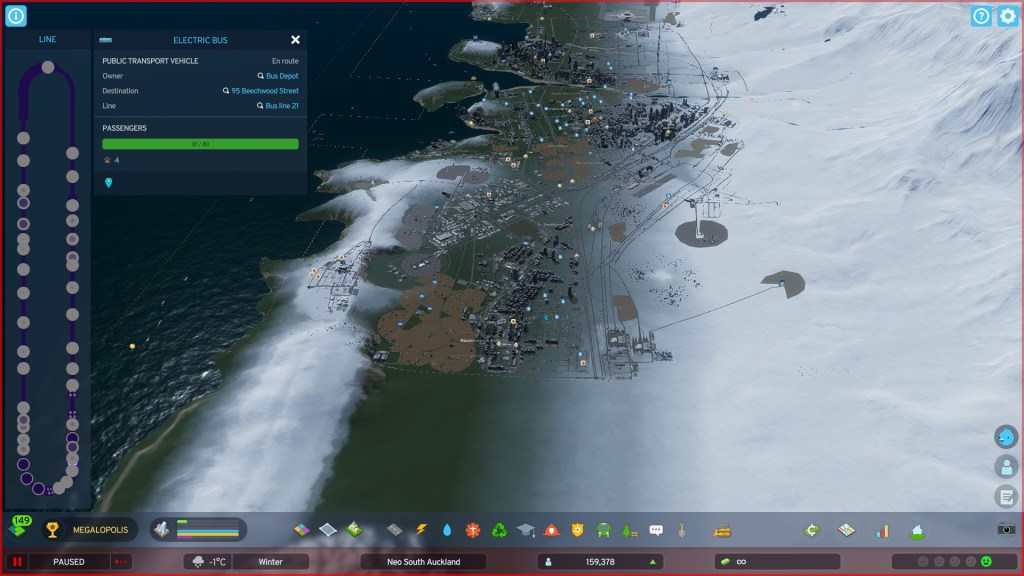Open Bus line 21 details
Viewport: 1024px width, 576px height.
click(281, 106)
